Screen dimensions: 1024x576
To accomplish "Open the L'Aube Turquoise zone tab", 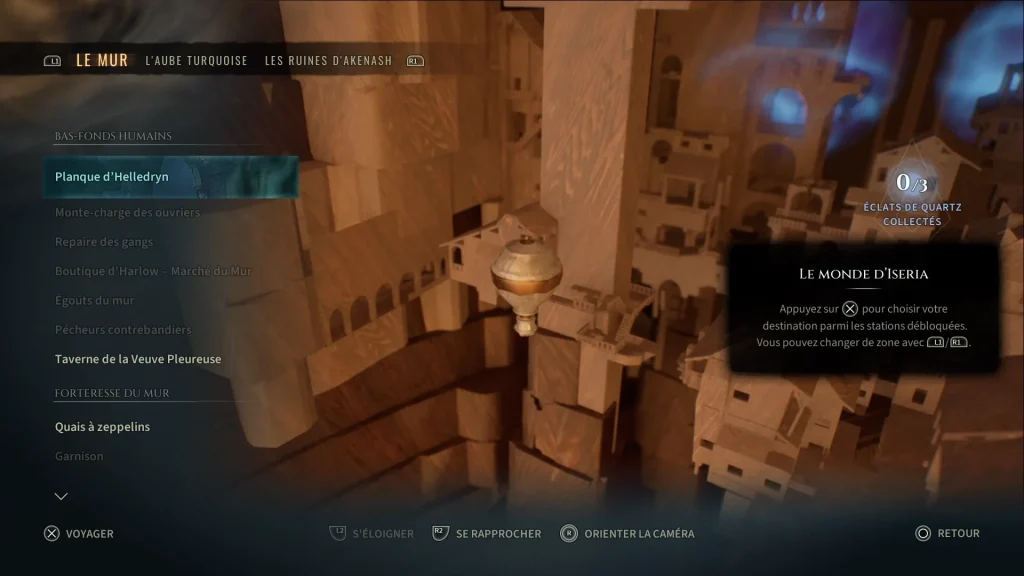I will click(x=196, y=61).
